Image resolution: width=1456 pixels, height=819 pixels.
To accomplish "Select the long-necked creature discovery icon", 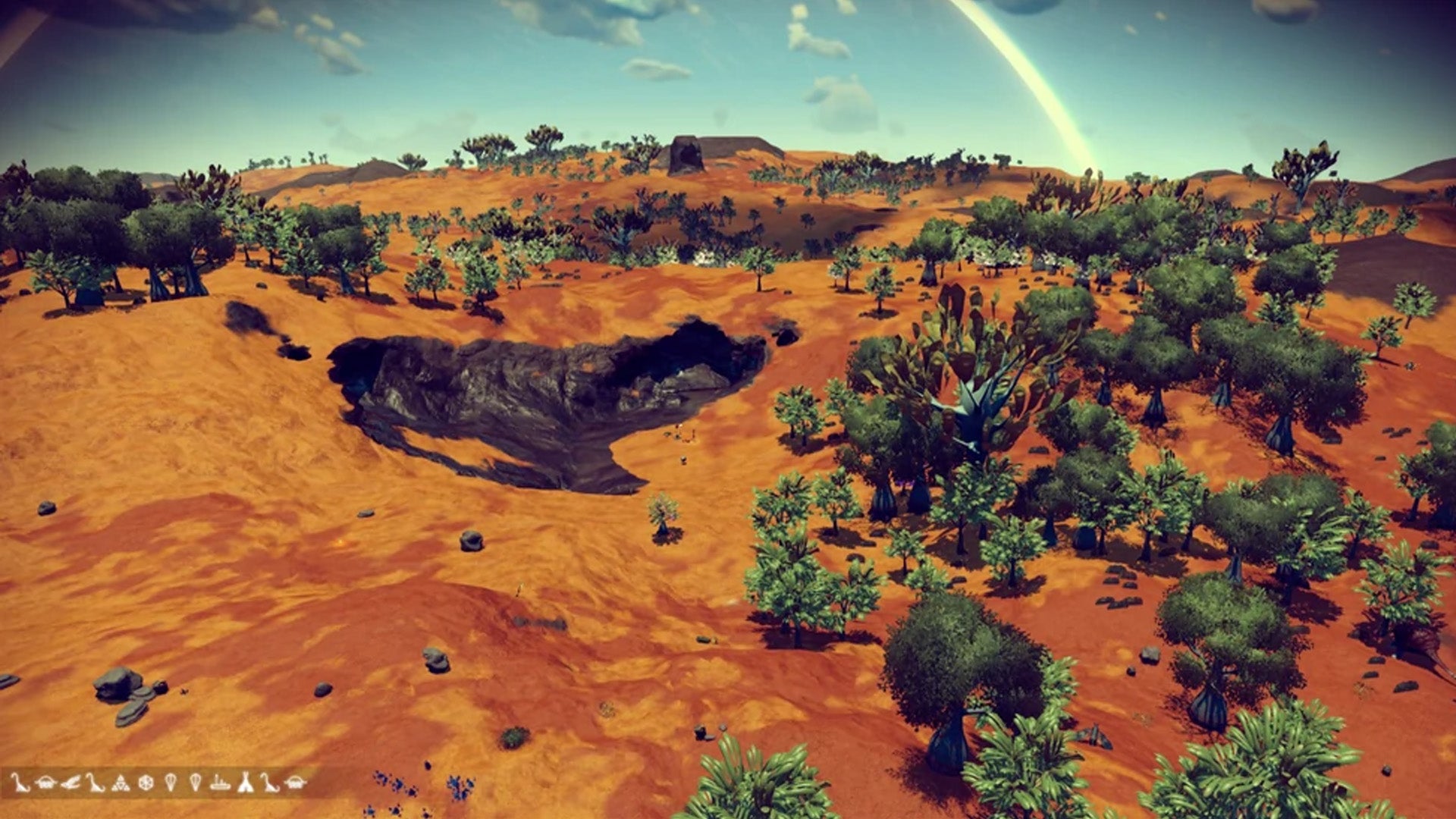I will pyautogui.click(x=21, y=781).
